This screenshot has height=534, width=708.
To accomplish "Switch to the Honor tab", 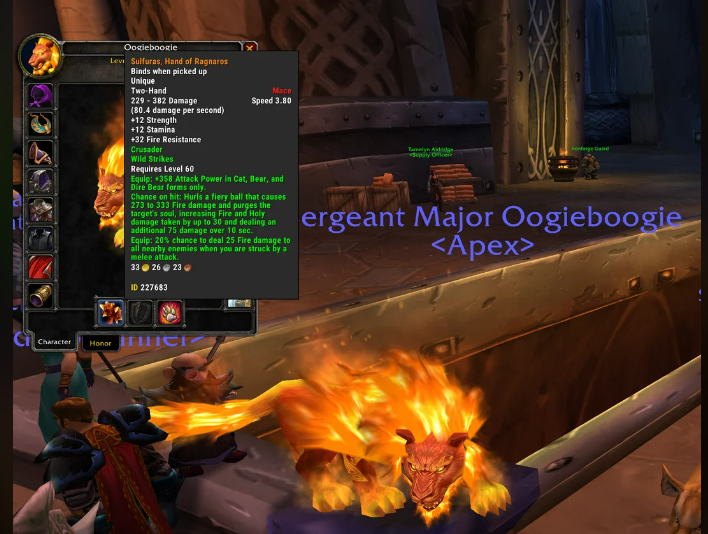I will point(100,342).
